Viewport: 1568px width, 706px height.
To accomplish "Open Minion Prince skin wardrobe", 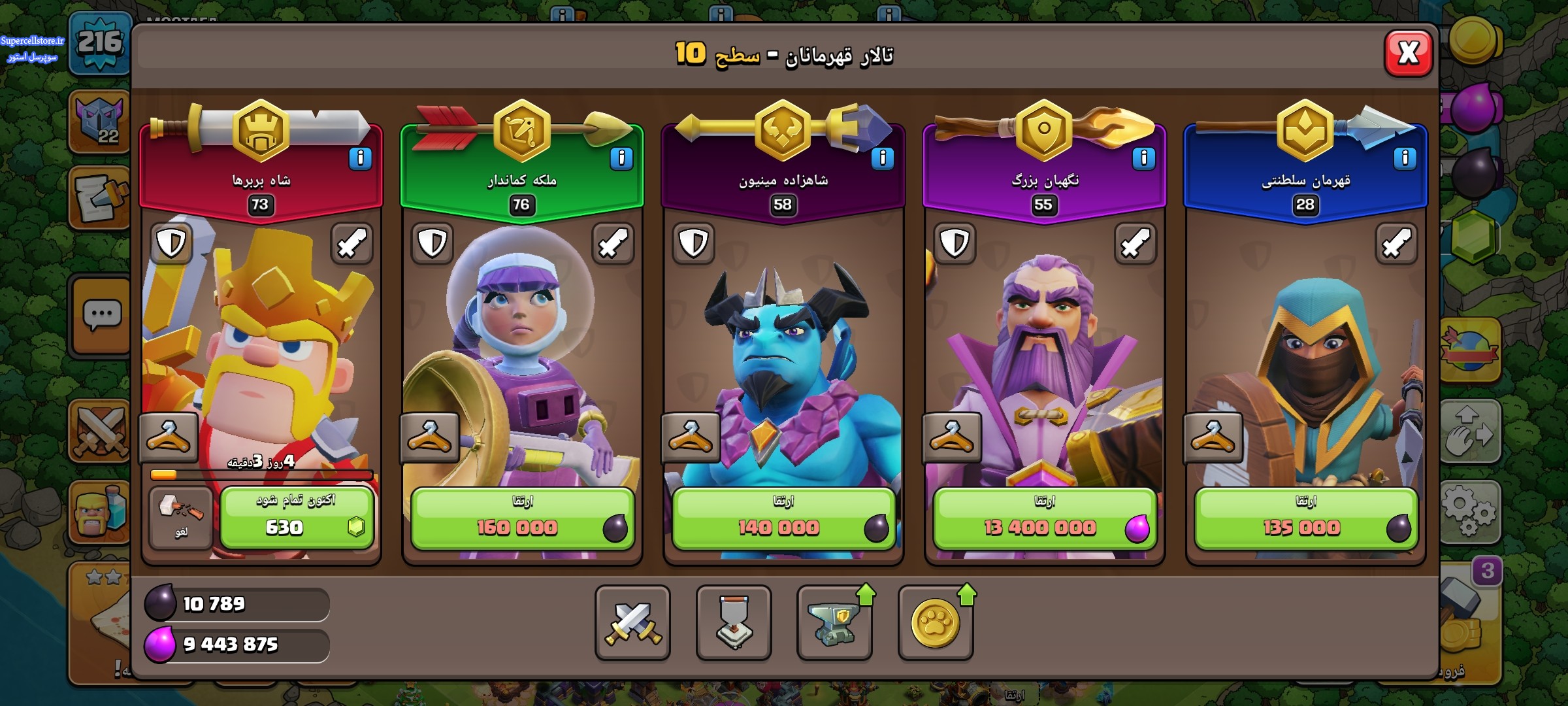I will tap(691, 437).
